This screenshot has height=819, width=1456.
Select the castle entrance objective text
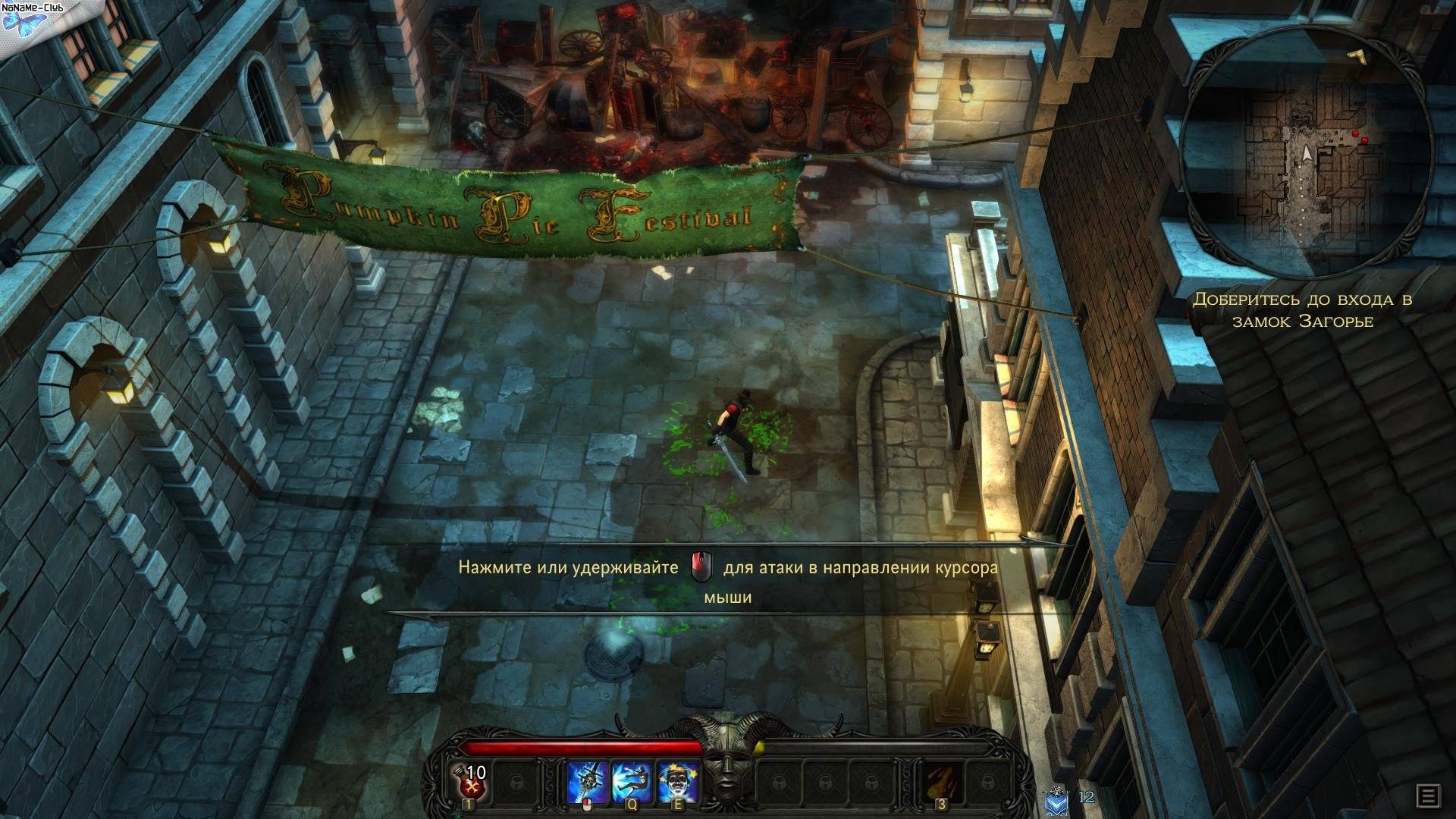[x=1302, y=309]
